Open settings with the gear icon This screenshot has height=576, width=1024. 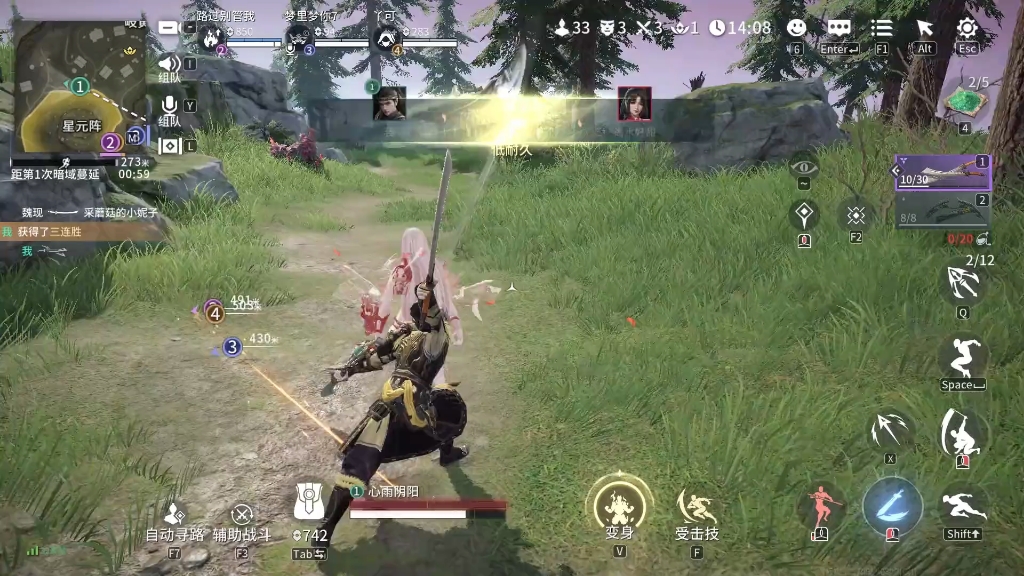[967, 29]
